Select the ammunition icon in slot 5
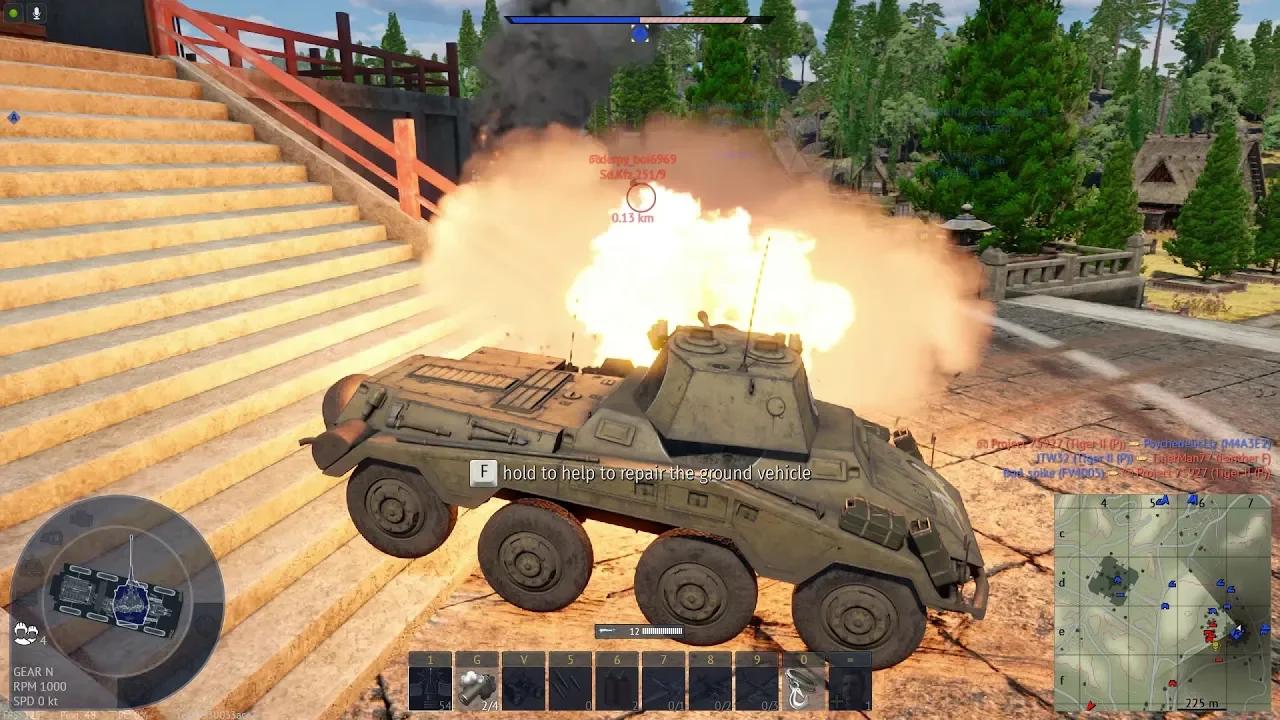Viewport: 1280px width, 720px height. [x=571, y=687]
